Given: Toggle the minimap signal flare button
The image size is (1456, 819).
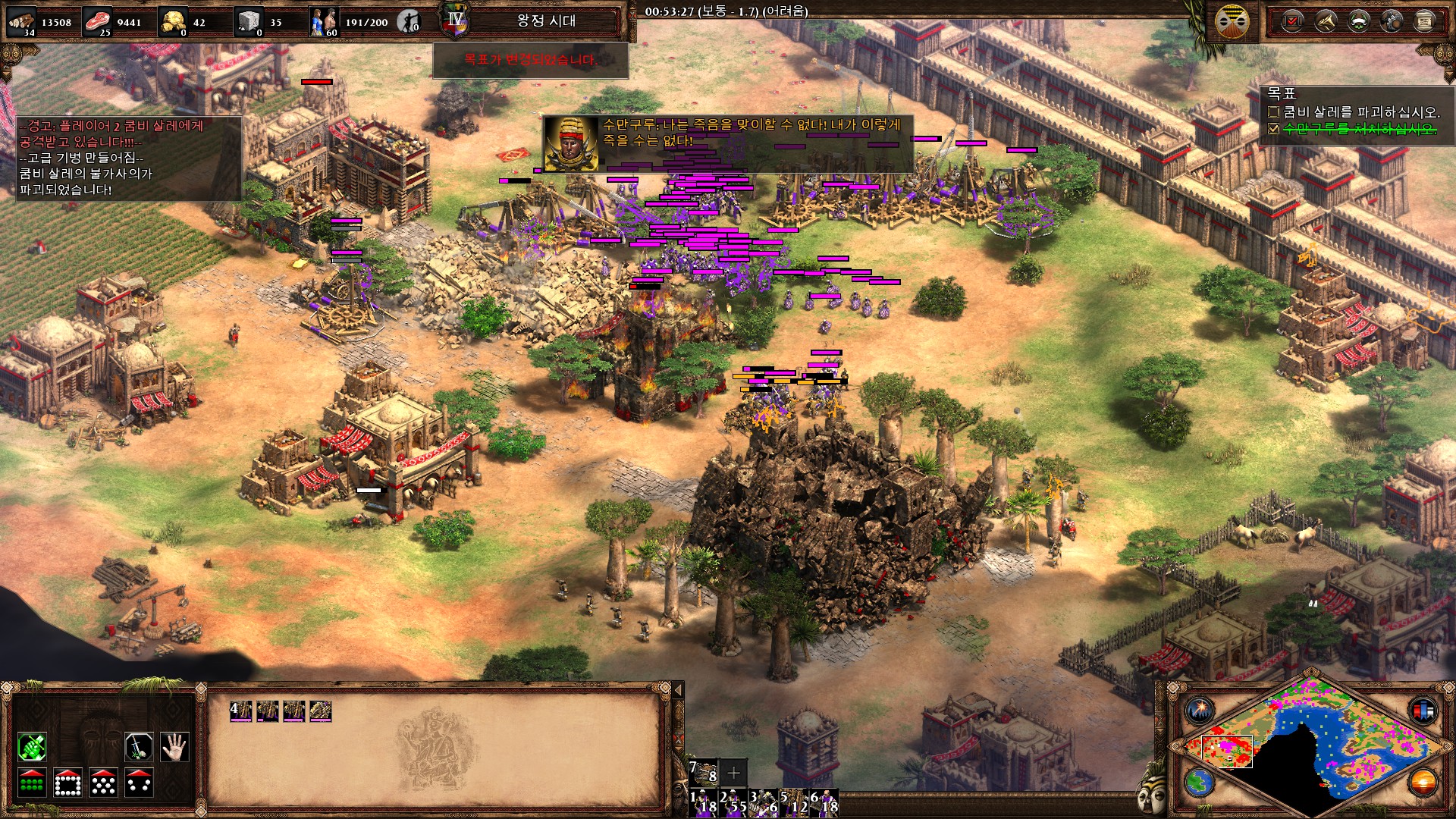Looking at the screenshot, I should click(x=1200, y=711).
